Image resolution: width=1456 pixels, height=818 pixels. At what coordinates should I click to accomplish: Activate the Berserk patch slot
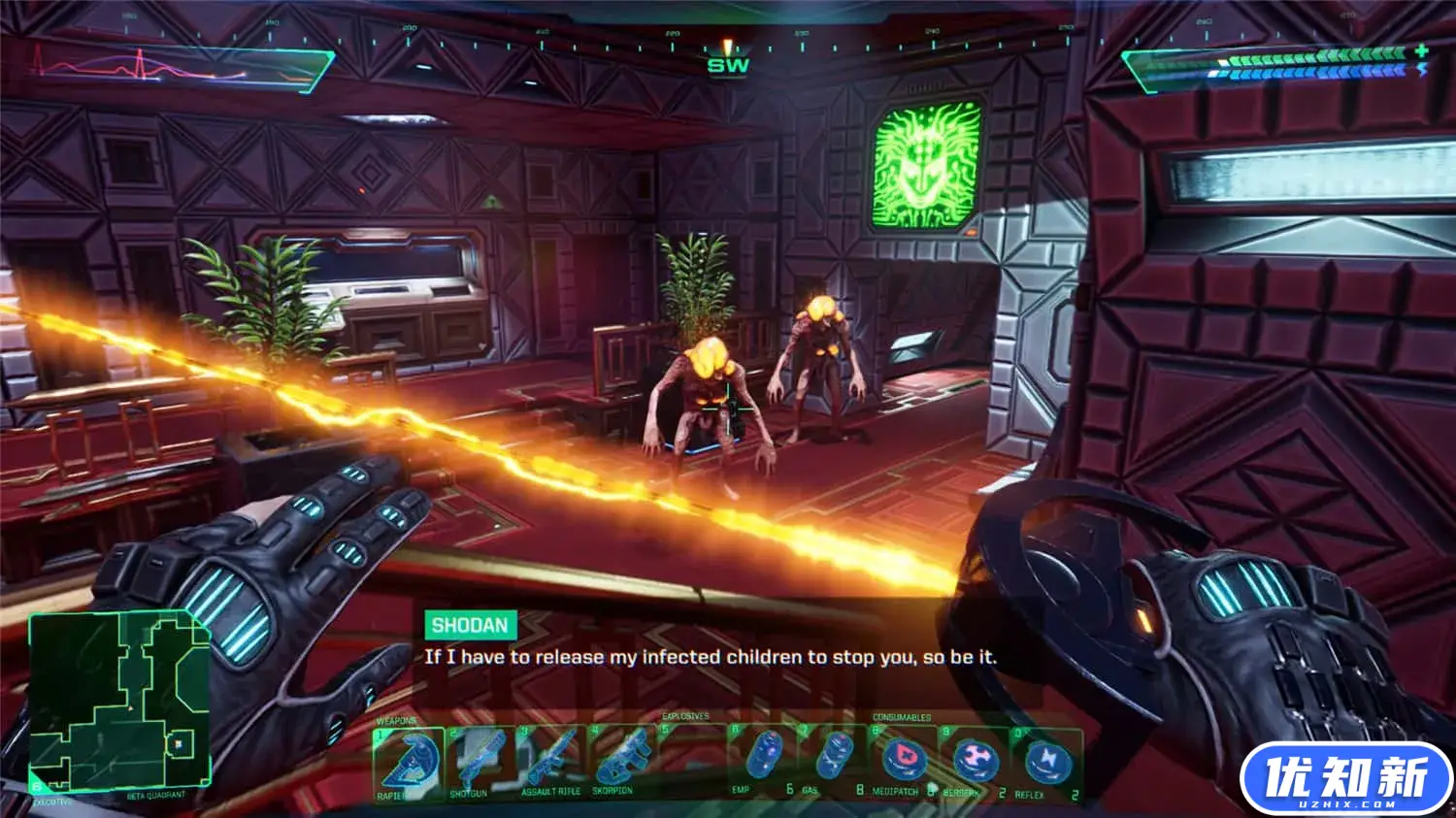click(x=975, y=762)
